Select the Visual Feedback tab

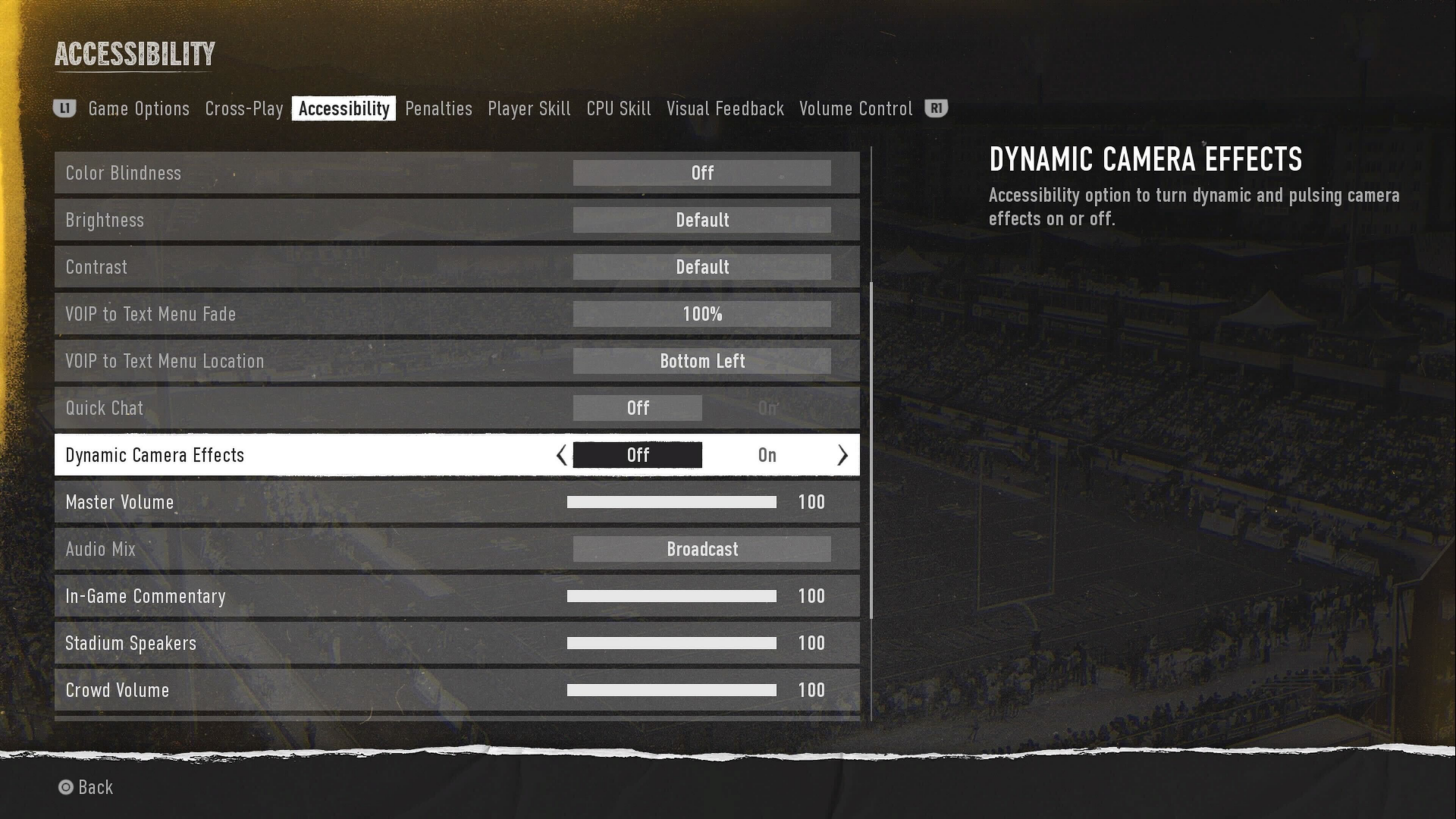(725, 108)
